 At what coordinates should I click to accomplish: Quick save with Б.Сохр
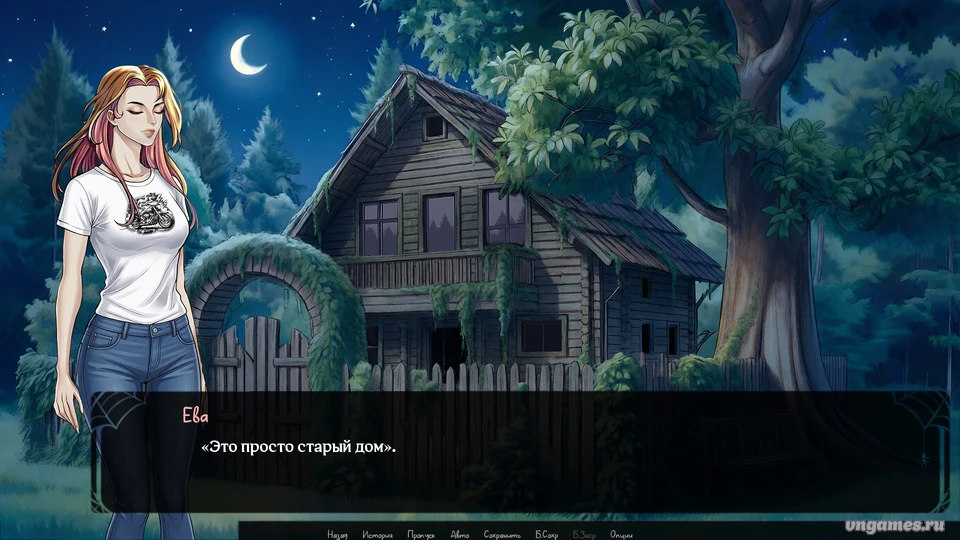(x=549, y=534)
